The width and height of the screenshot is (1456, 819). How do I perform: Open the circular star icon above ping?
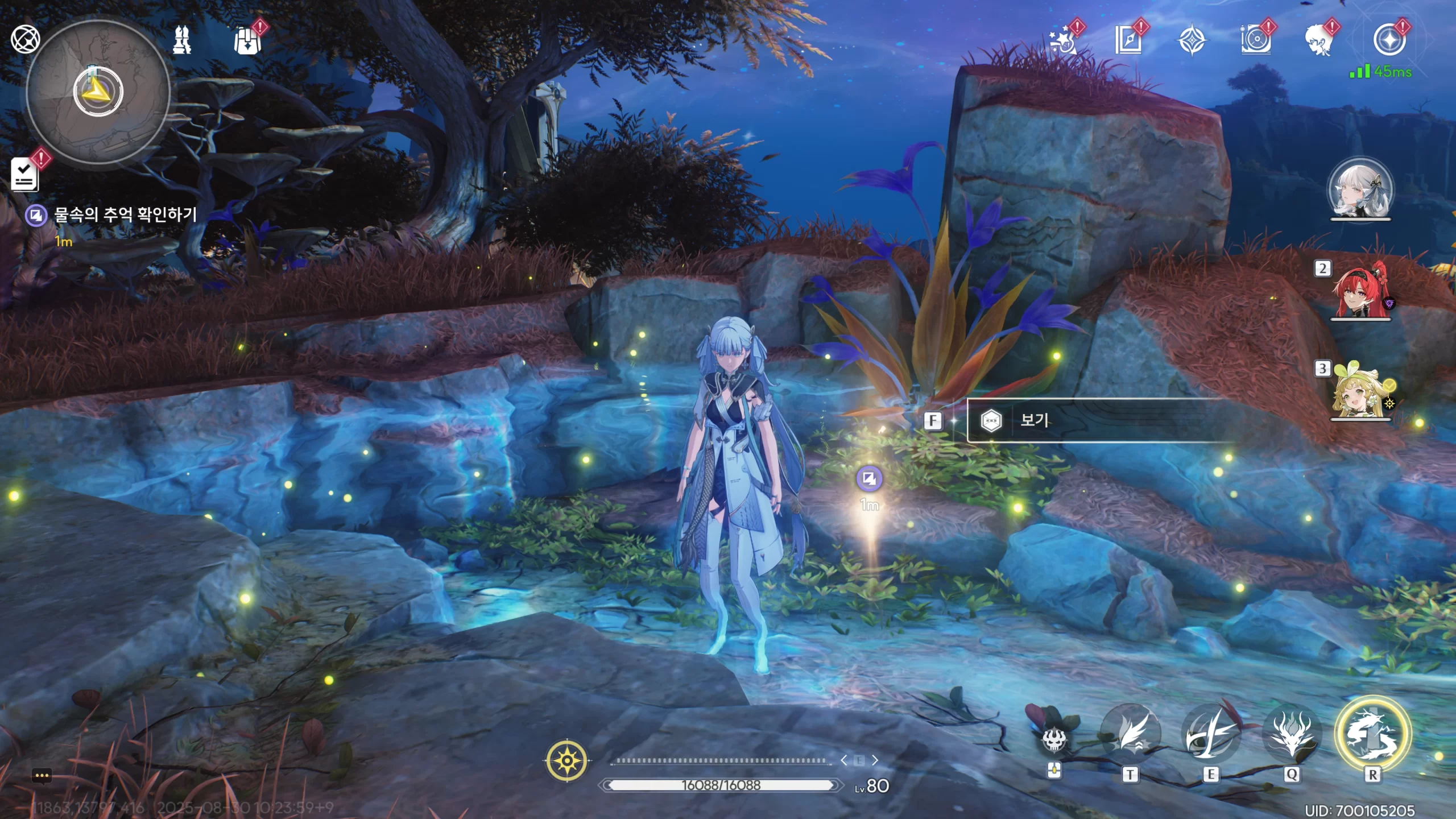(1389, 41)
